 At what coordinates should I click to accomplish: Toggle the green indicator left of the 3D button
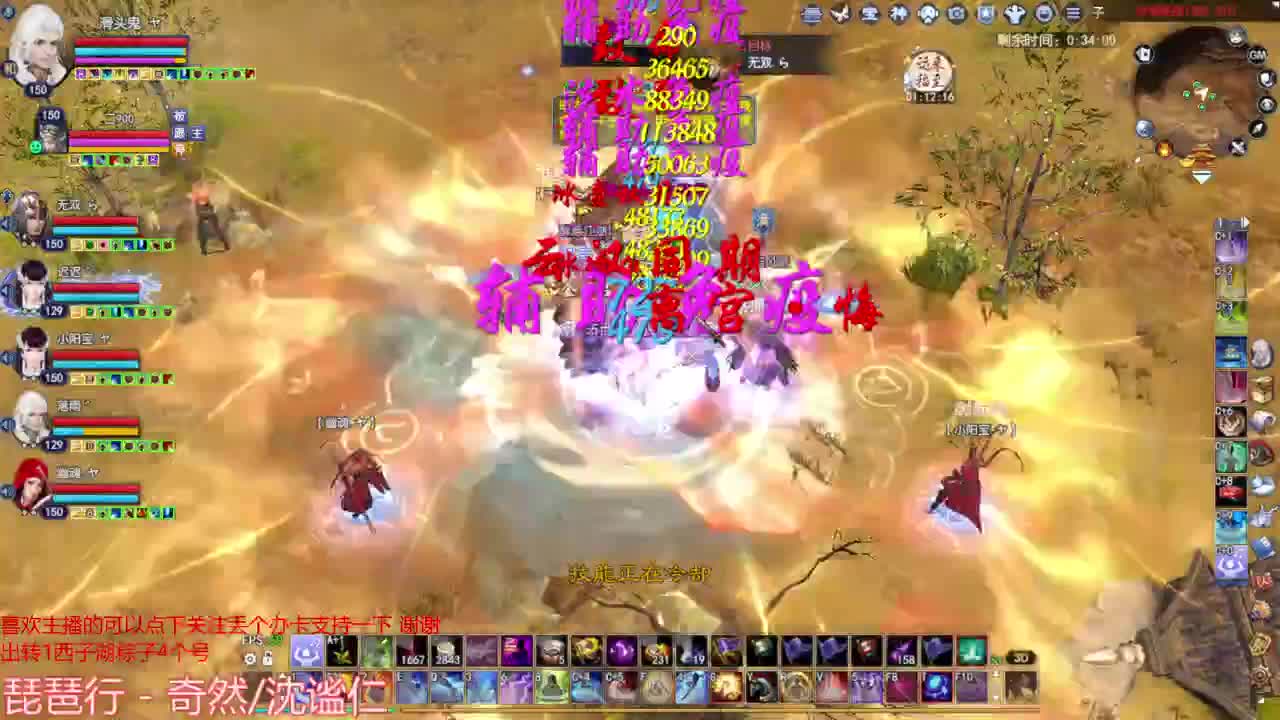(996, 660)
